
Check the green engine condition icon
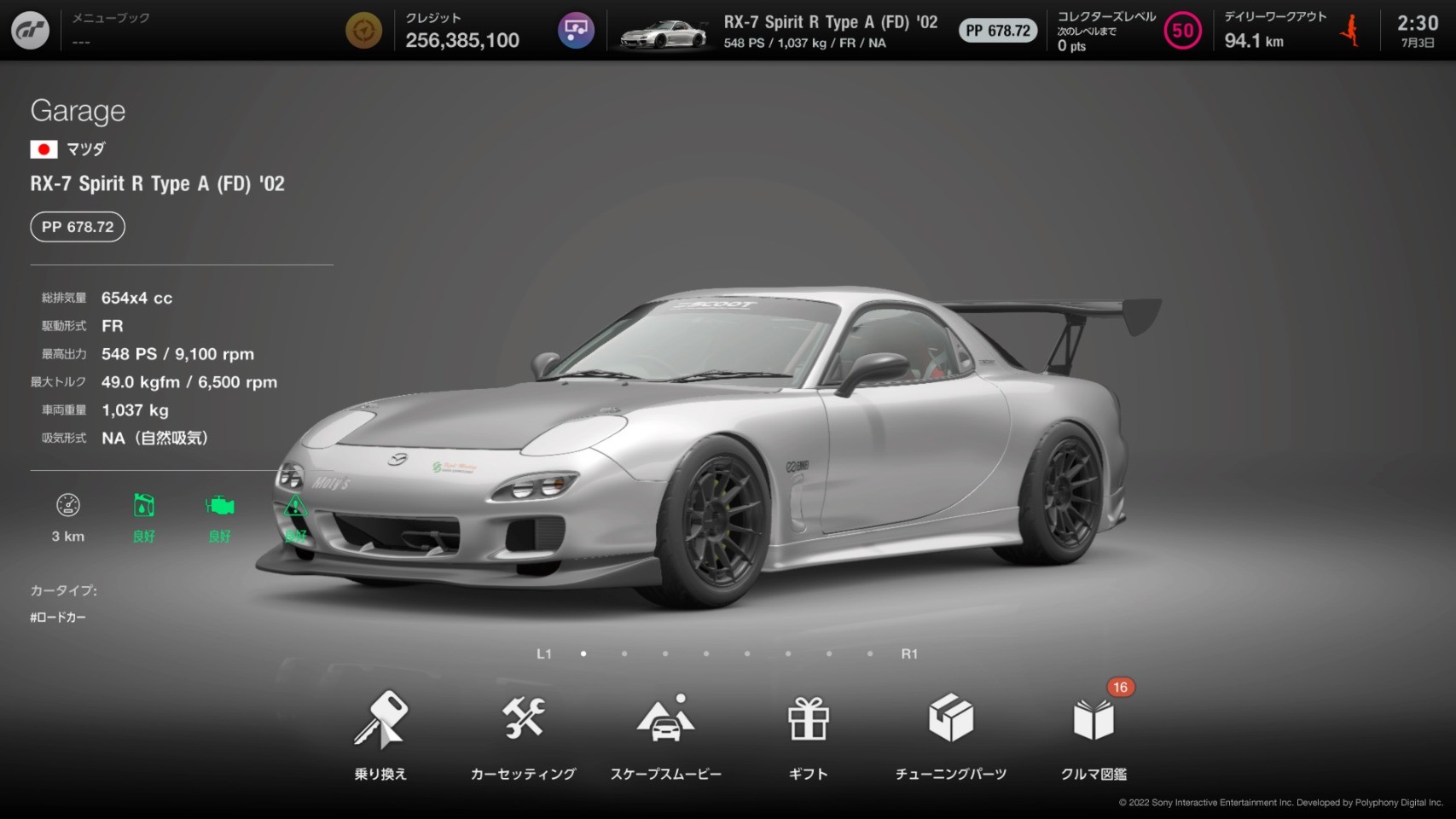coord(219,506)
